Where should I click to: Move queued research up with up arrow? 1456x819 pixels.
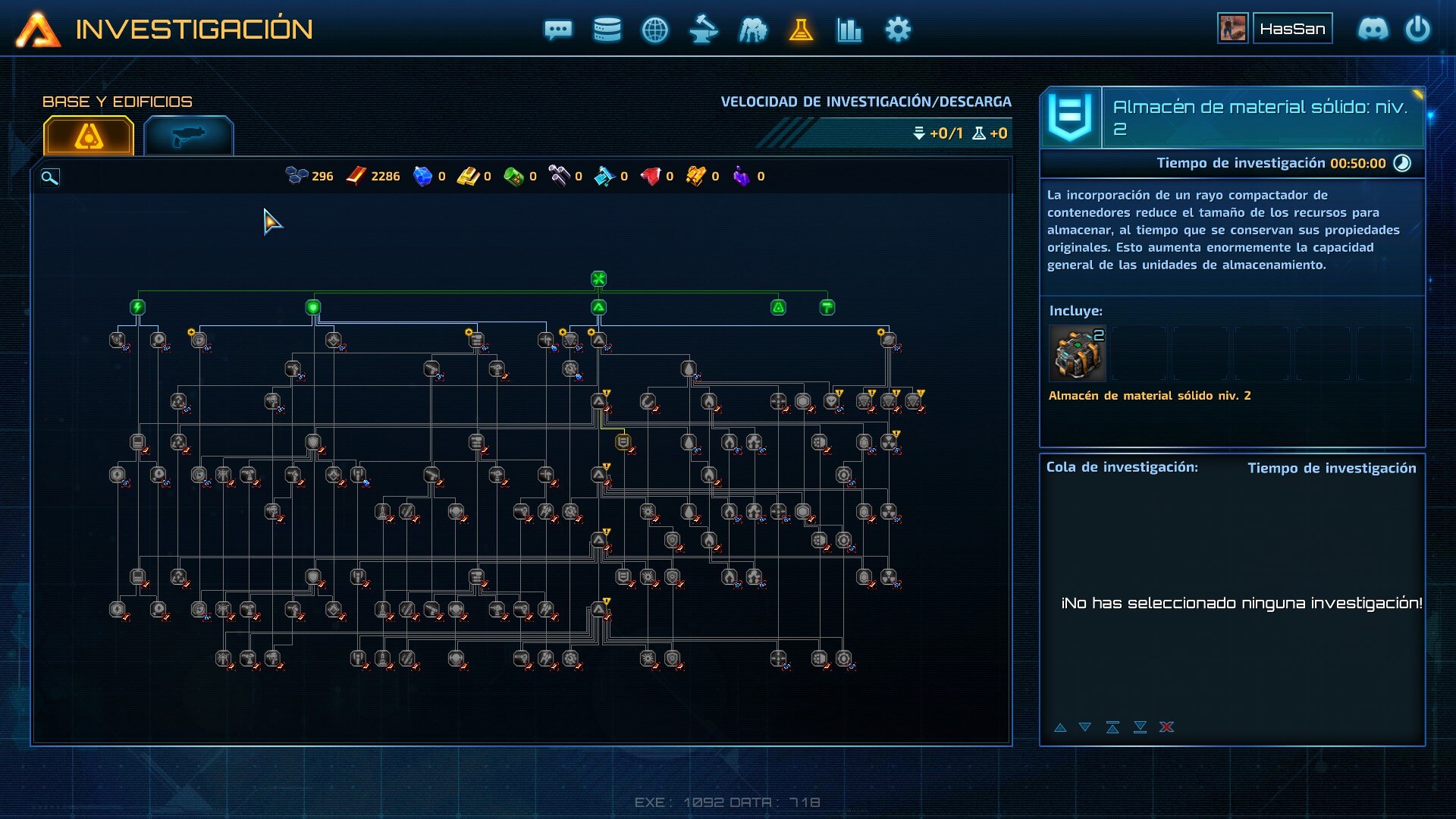pos(1060,727)
